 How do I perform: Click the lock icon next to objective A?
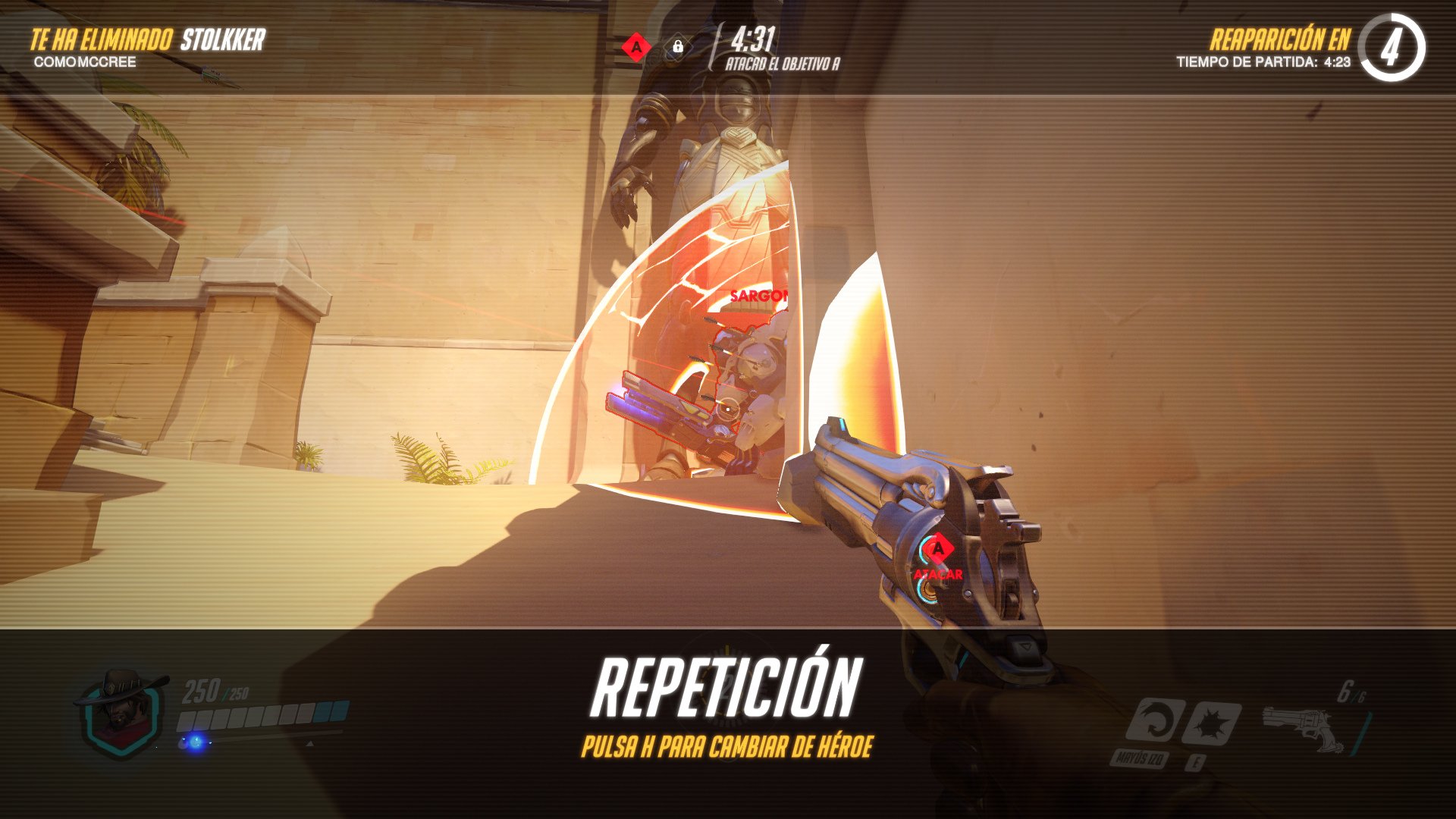click(x=679, y=45)
